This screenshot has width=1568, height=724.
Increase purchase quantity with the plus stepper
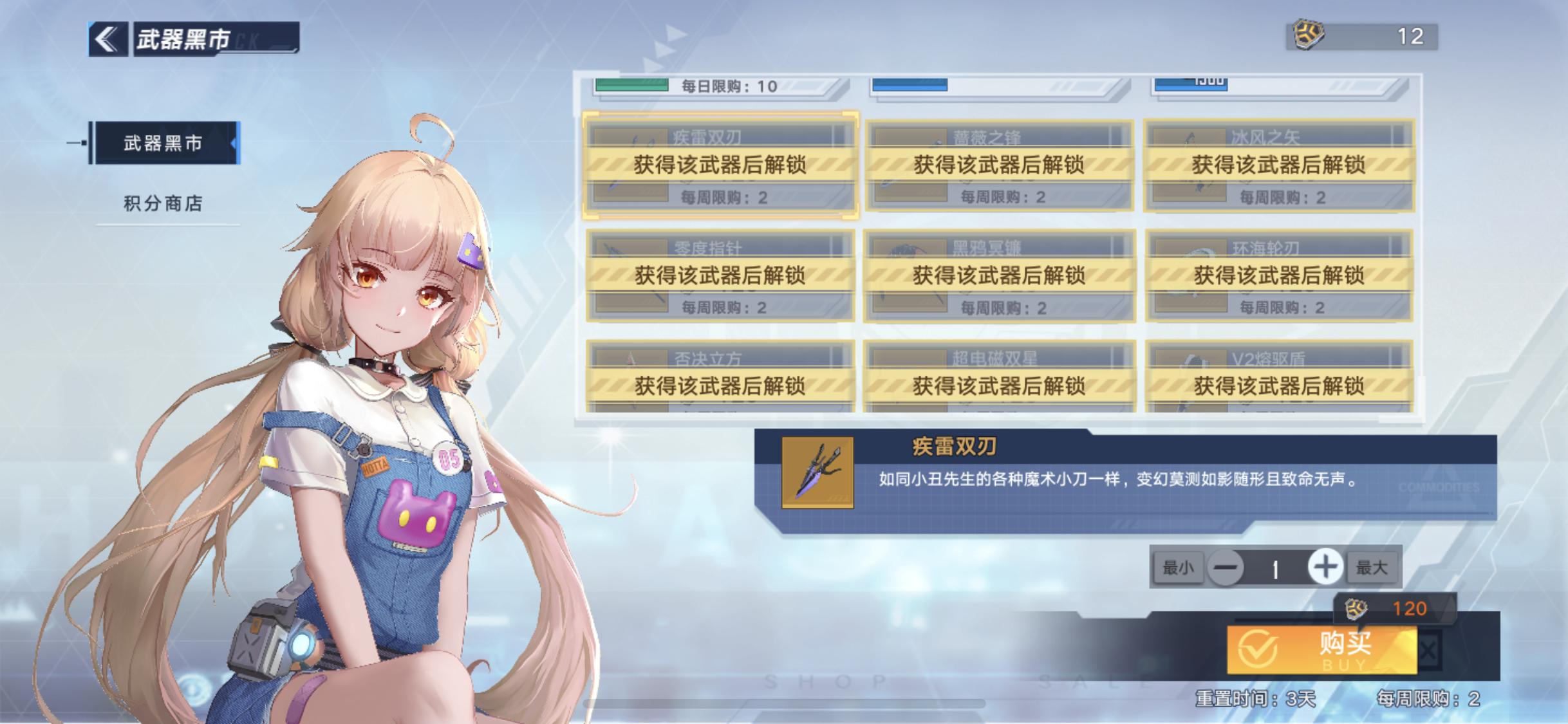[1326, 568]
